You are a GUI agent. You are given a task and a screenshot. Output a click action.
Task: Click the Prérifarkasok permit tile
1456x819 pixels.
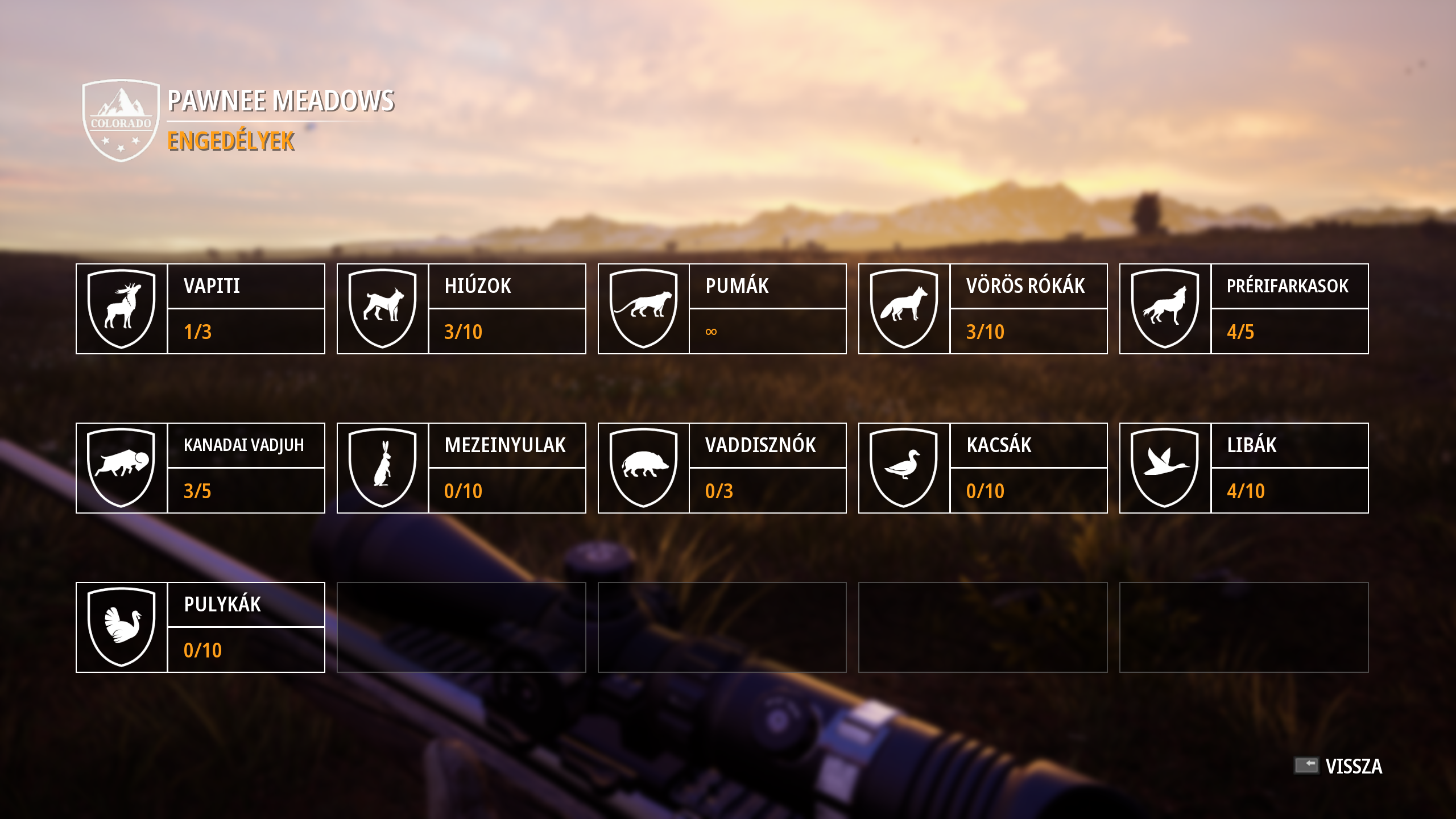(1244, 309)
